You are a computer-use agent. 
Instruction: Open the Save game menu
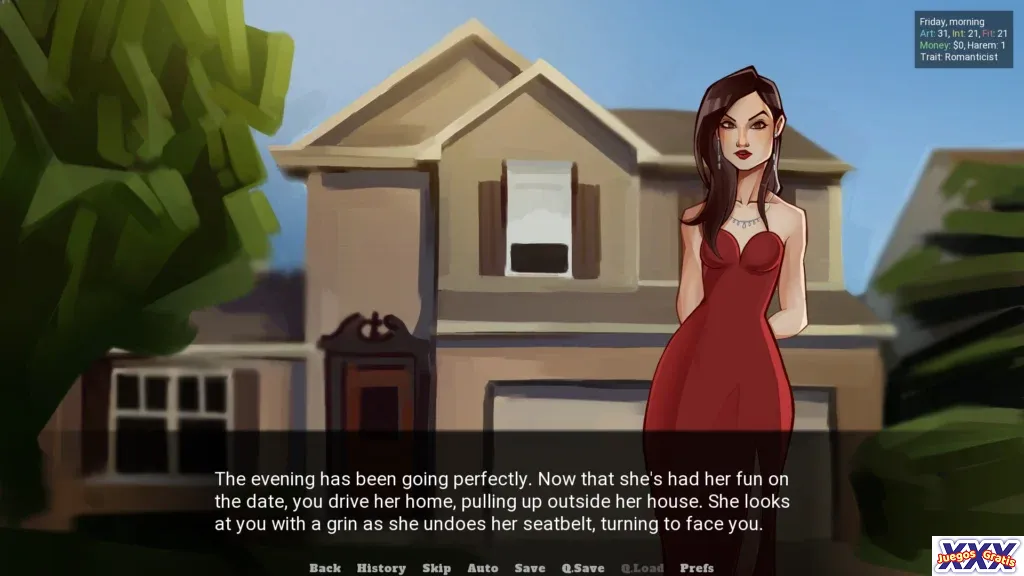point(530,568)
